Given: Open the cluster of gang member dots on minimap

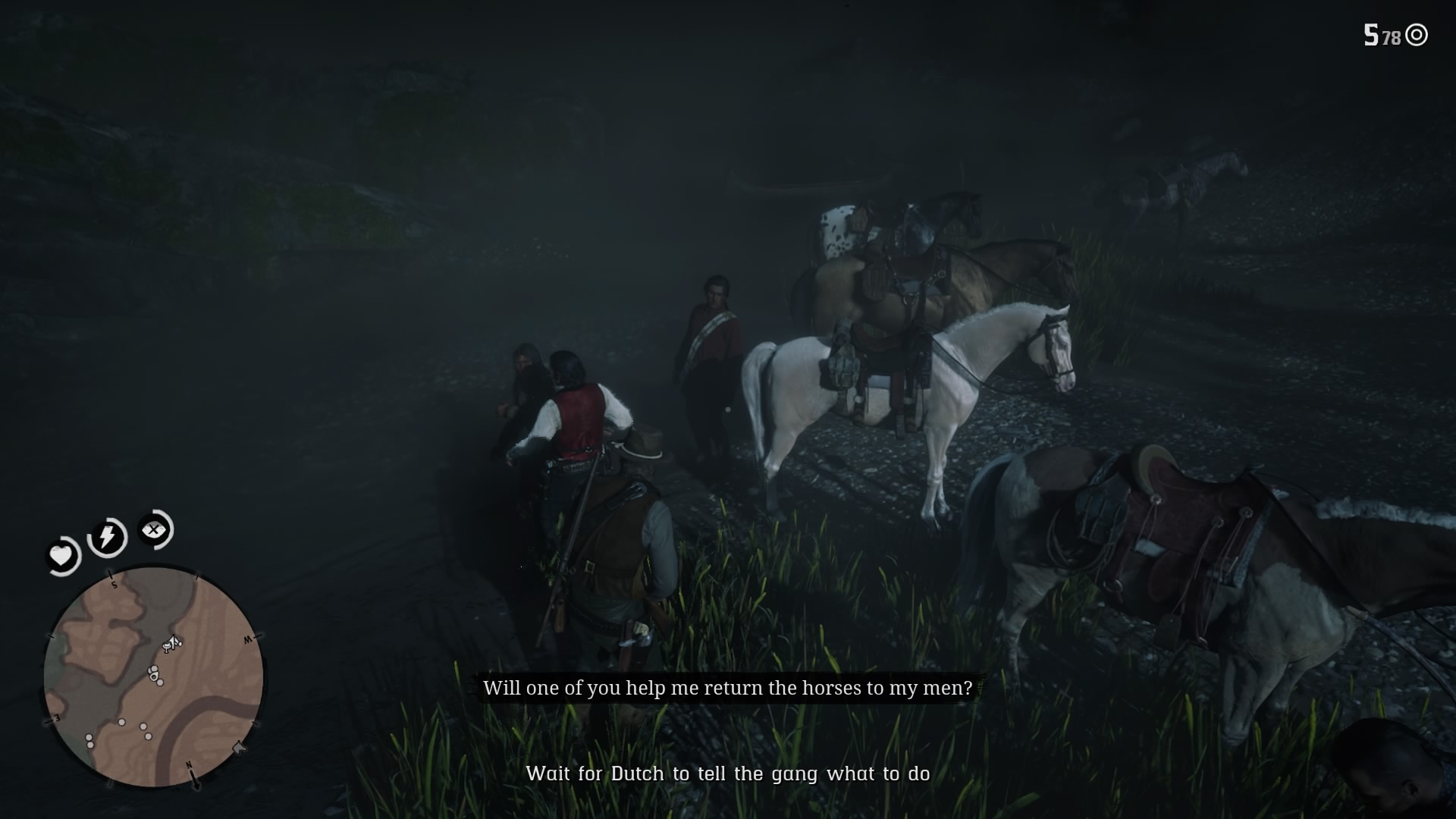Looking at the screenshot, I should pos(154,675).
